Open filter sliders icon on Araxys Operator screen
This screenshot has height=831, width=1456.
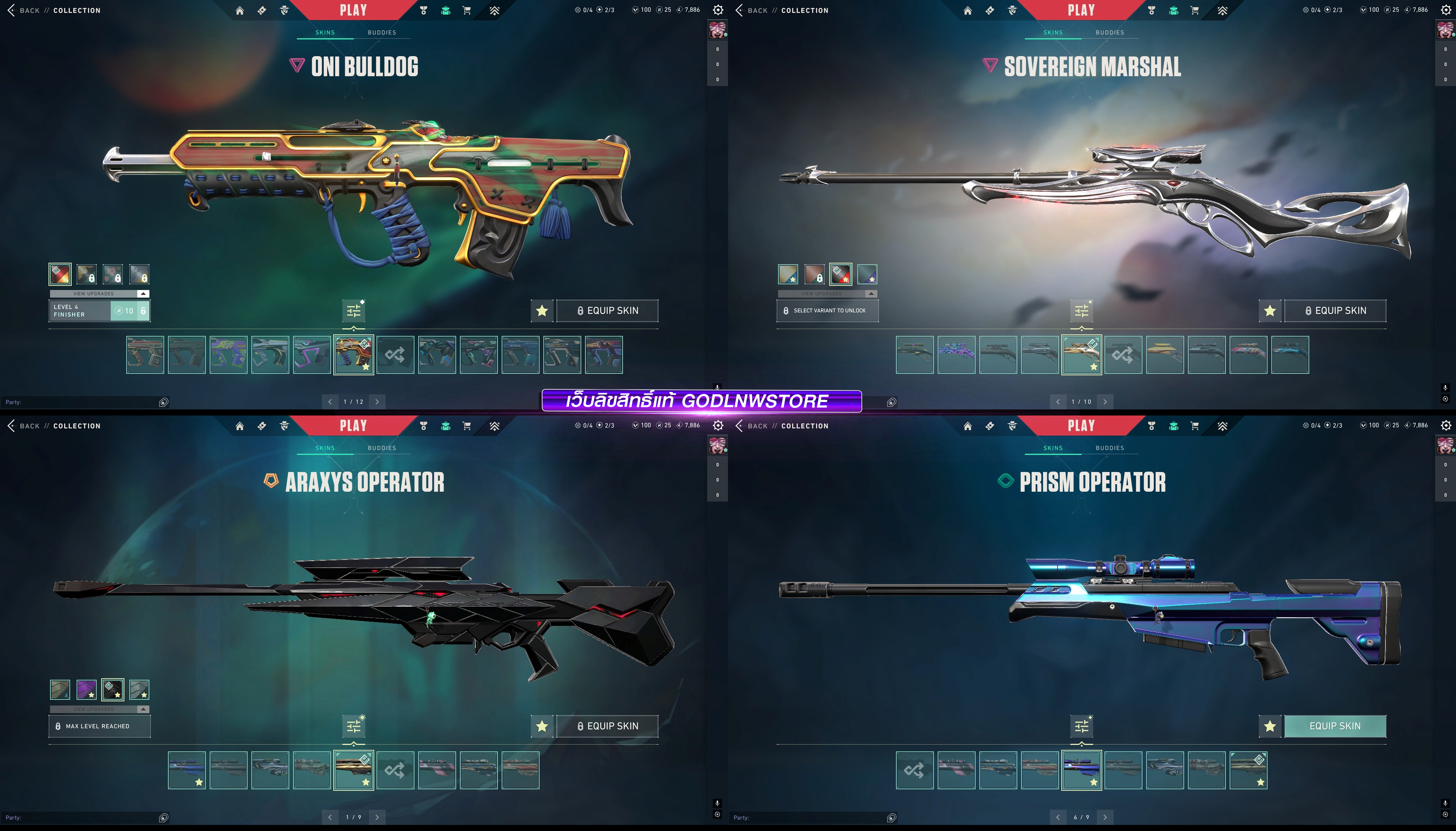(354, 726)
